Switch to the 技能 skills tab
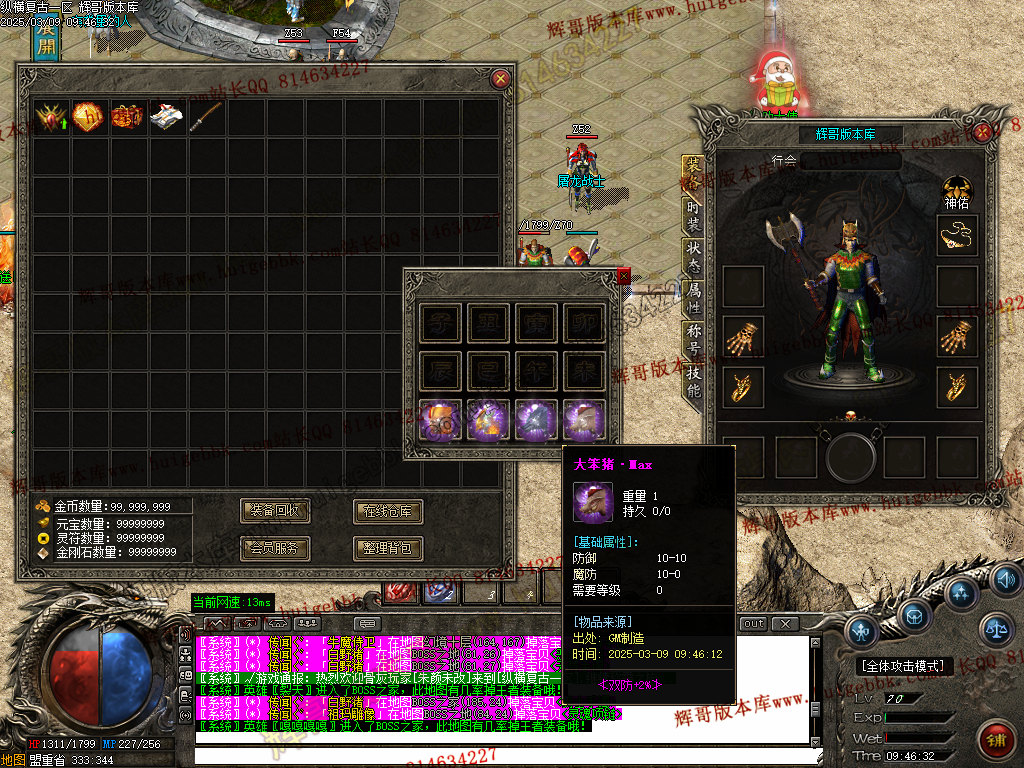Screen dimensions: 1024x768 (x=693, y=380)
